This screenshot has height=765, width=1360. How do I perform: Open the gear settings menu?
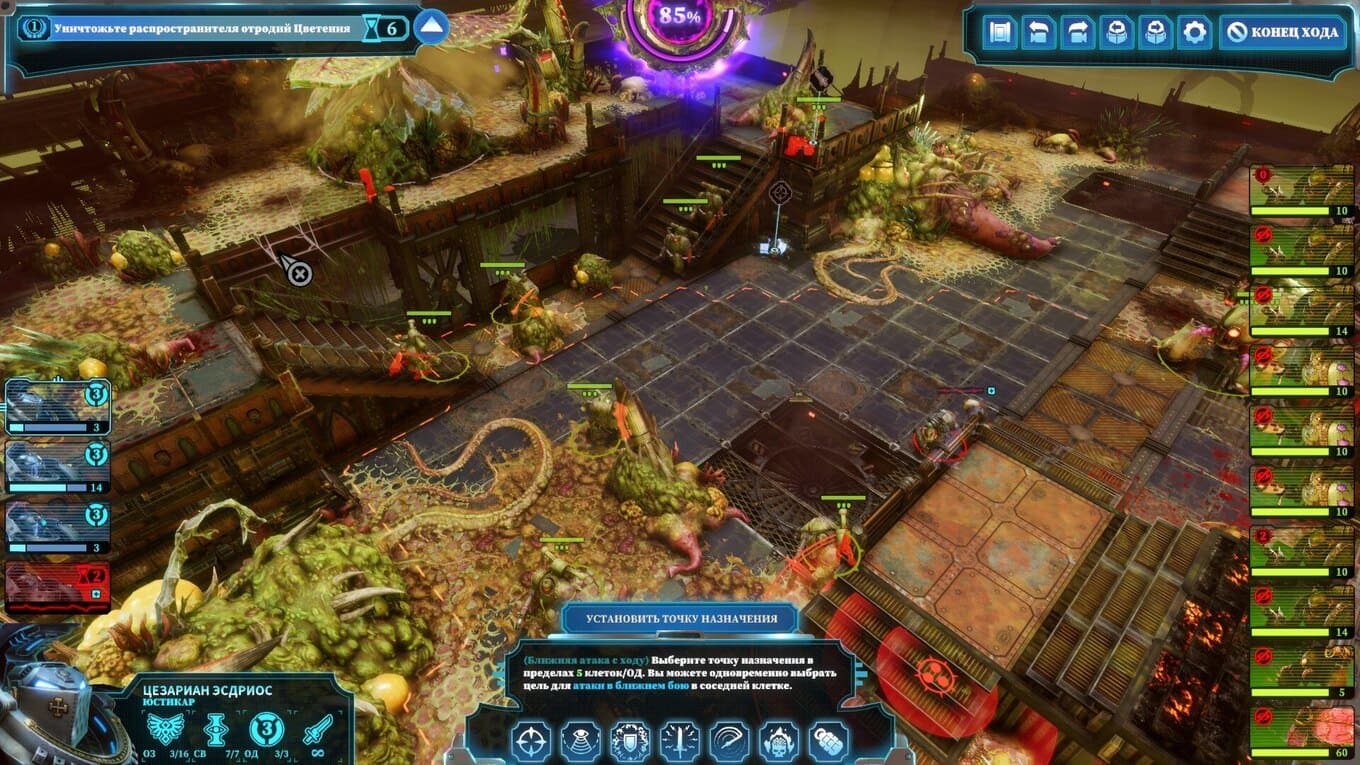point(1194,33)
